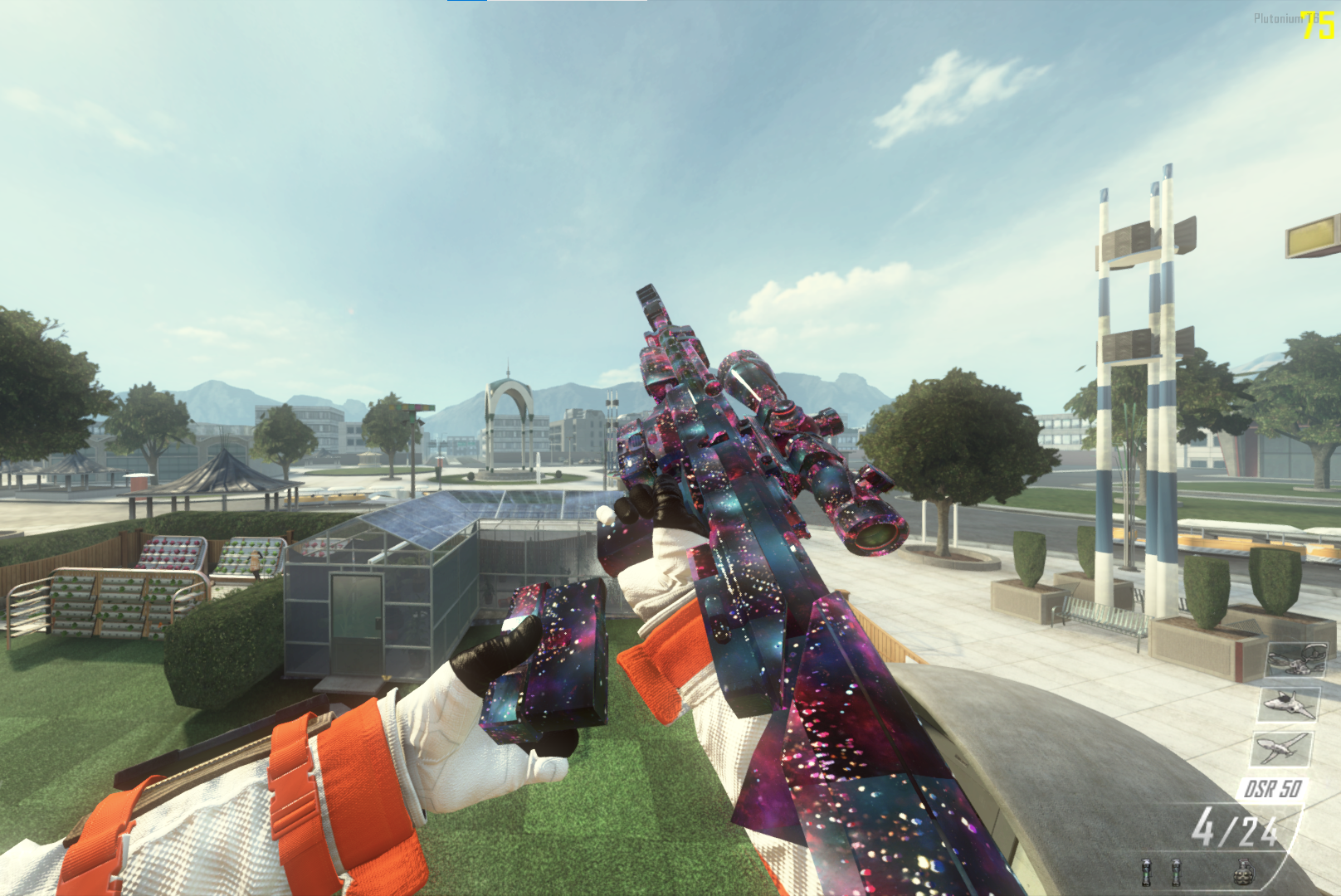Select the quadrotor drone scorestreak icon

[x=1295, y=660]
